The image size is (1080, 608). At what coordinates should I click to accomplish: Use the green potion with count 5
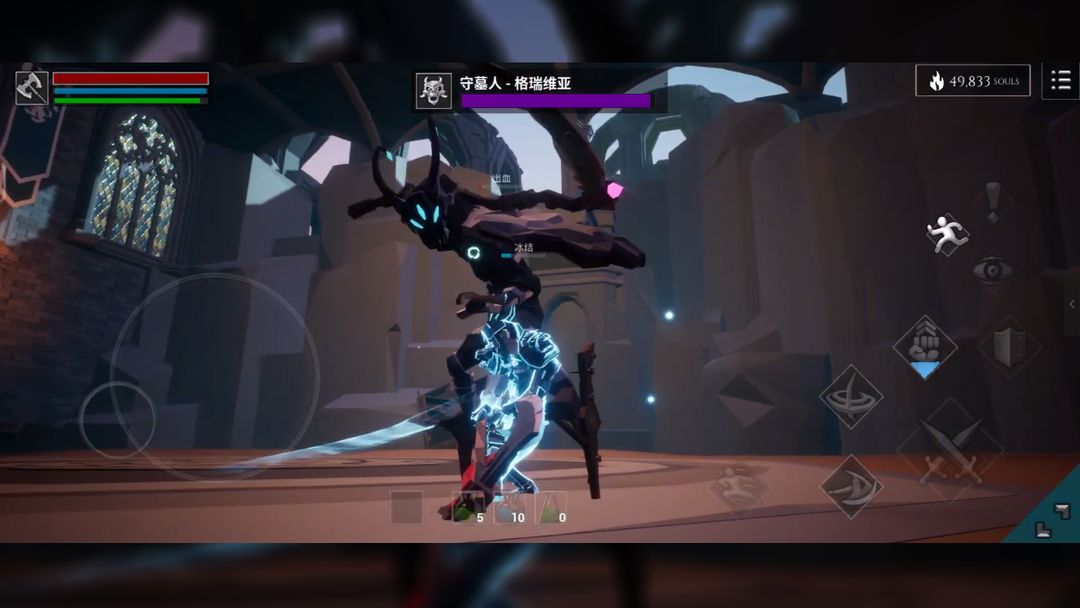click(465, 508)
